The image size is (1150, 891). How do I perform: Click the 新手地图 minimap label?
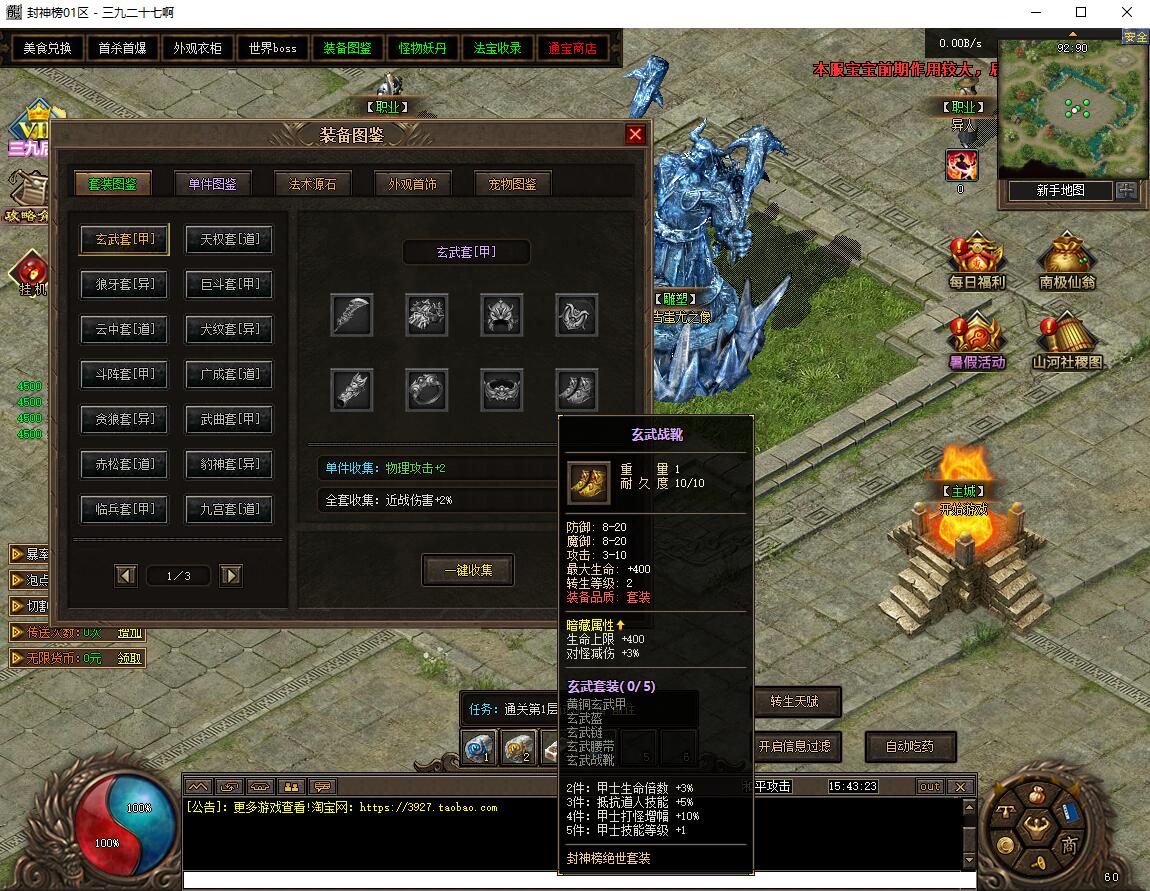1059,191
